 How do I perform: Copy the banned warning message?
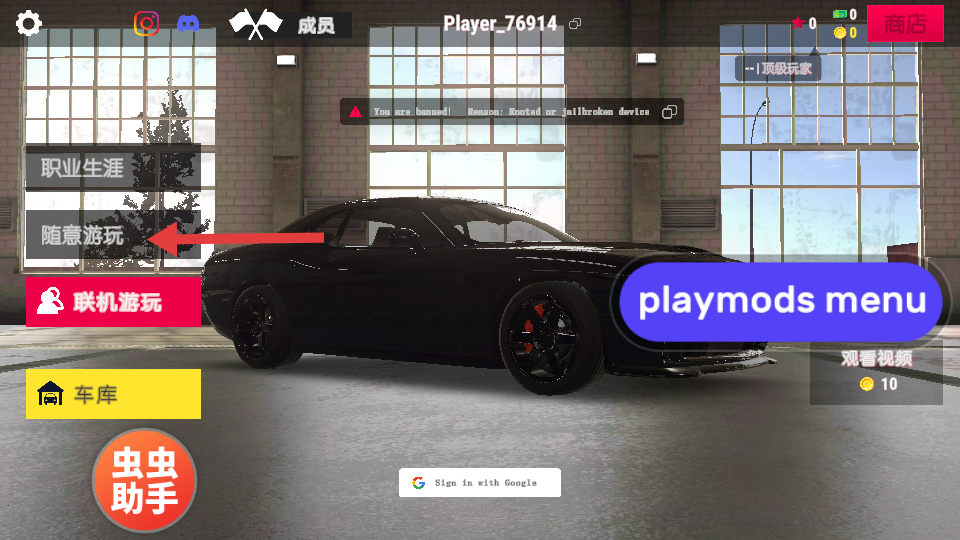pos(670,112)
